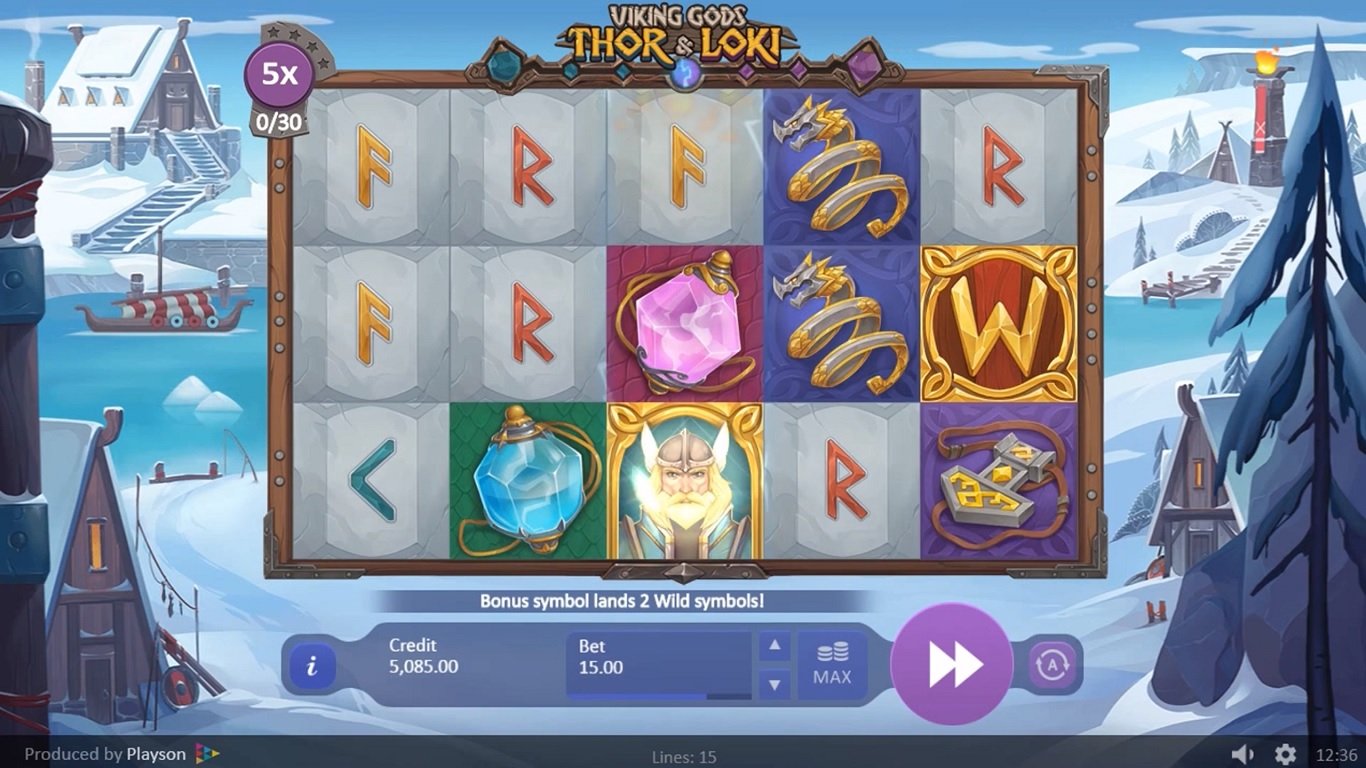The height and width of the screenshot is (768, 1366).
Task: Increase the bet with the up arrow
Action: [774, 646]
